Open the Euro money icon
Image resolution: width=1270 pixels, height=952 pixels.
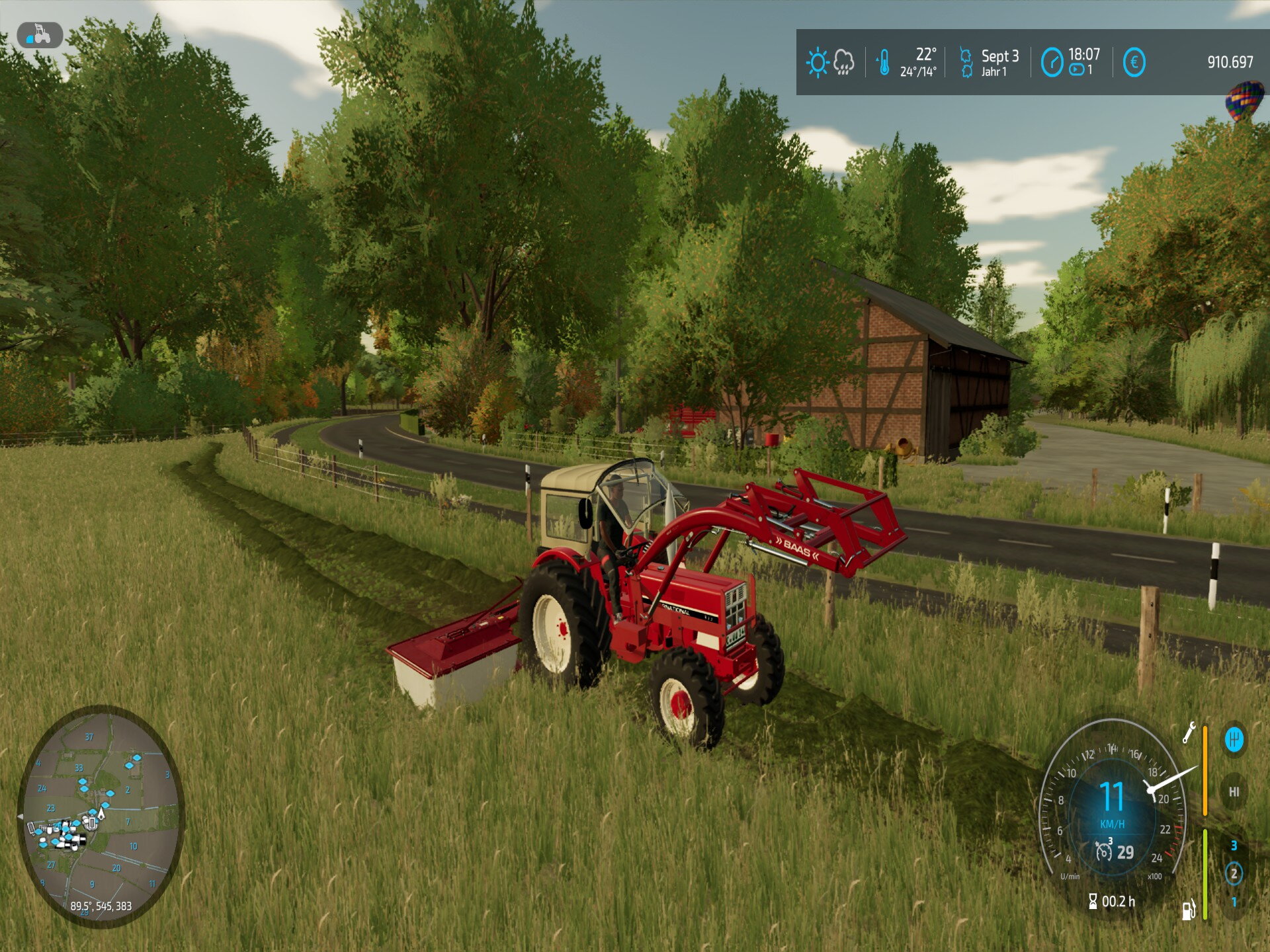1134,63
